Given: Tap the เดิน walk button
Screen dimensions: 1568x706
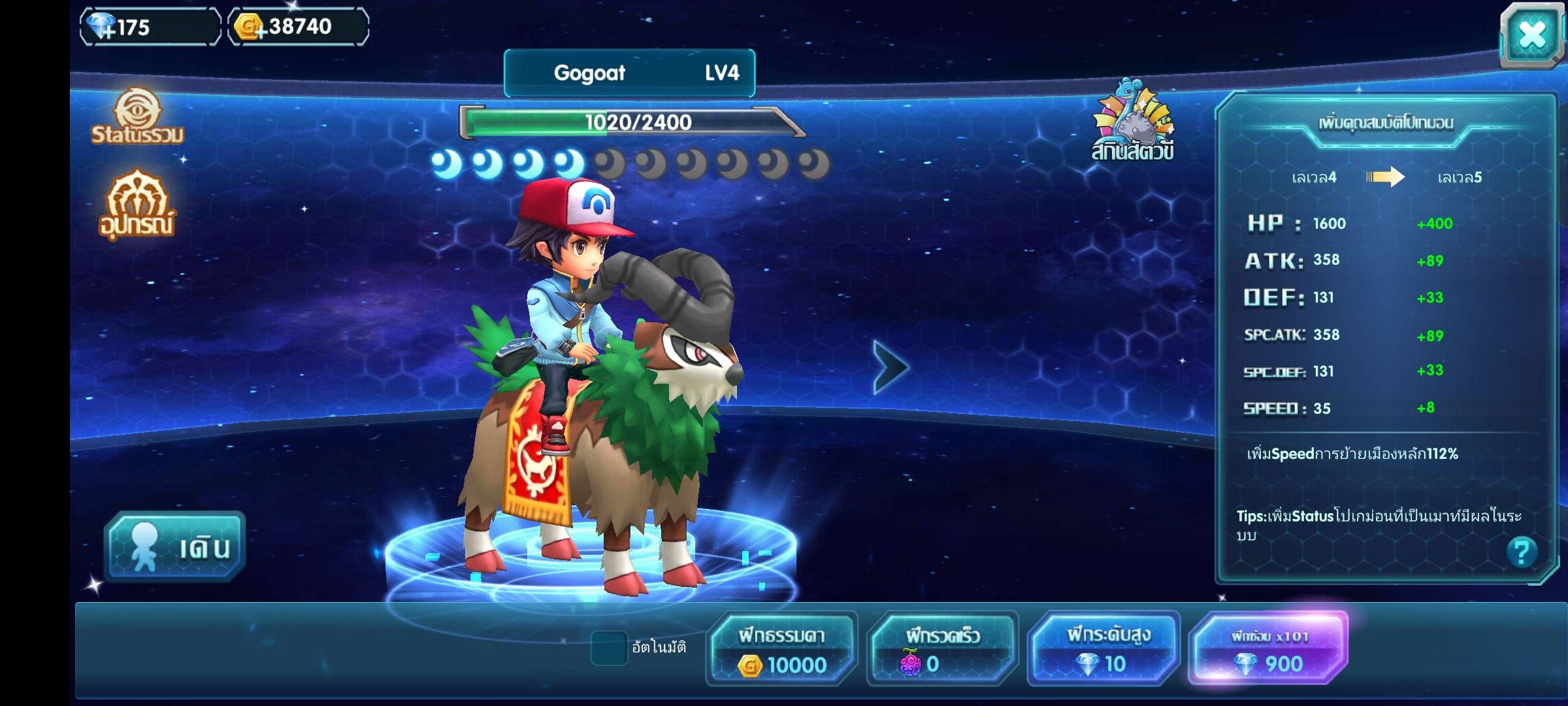Looking at the screenshot, I should [175, 547].
